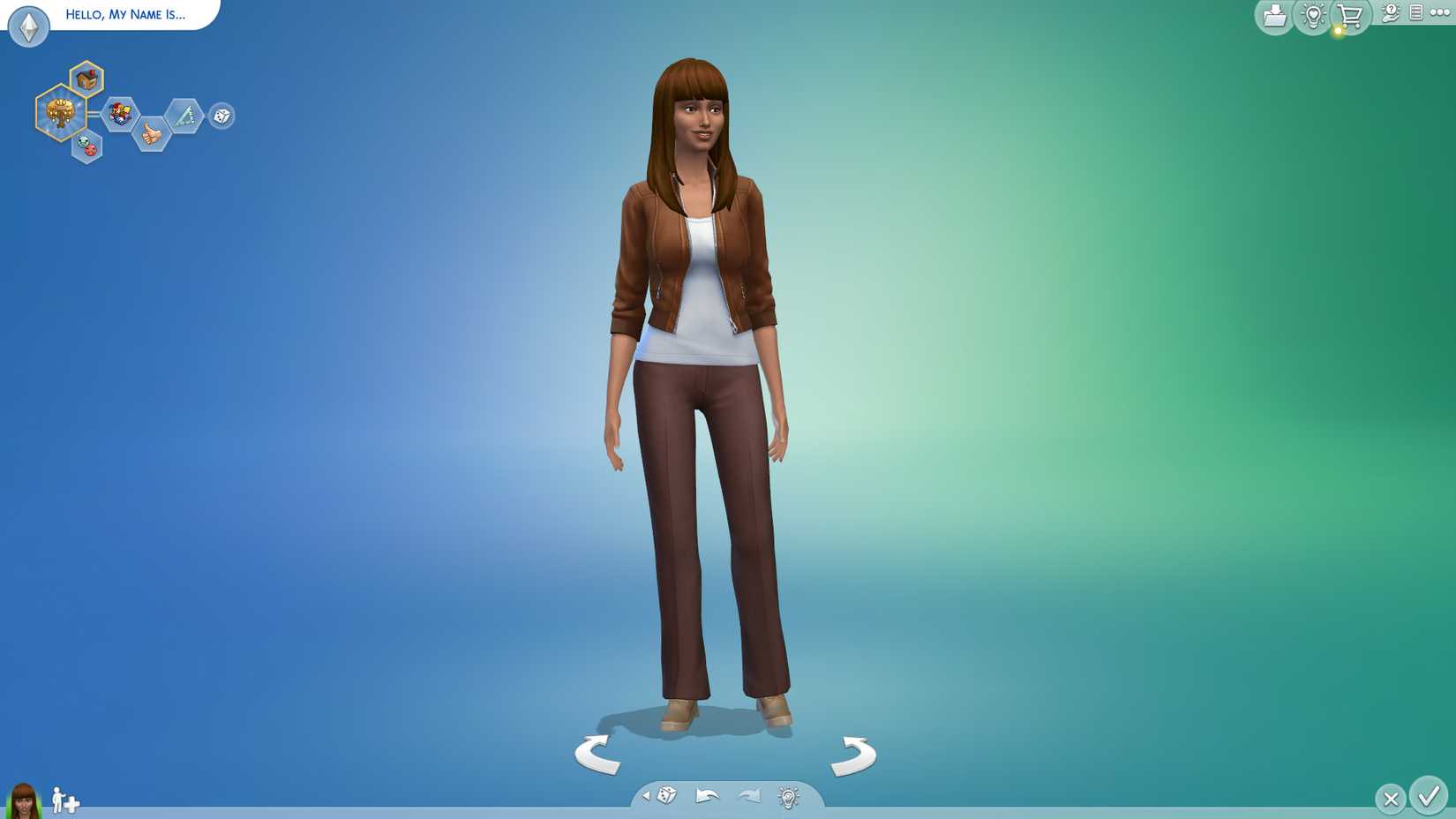Open the shopping cart store
Viewport: 1456px width, 819px height.
[x=1350, y=14]
